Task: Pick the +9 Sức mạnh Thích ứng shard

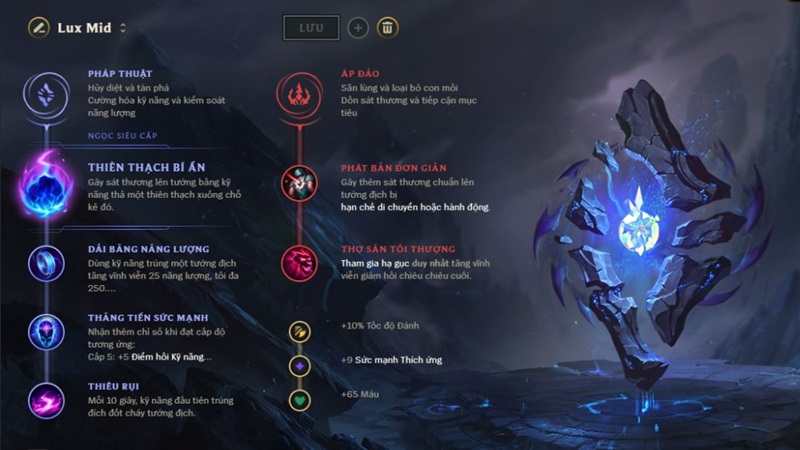Action: click(x=299, y=365)
